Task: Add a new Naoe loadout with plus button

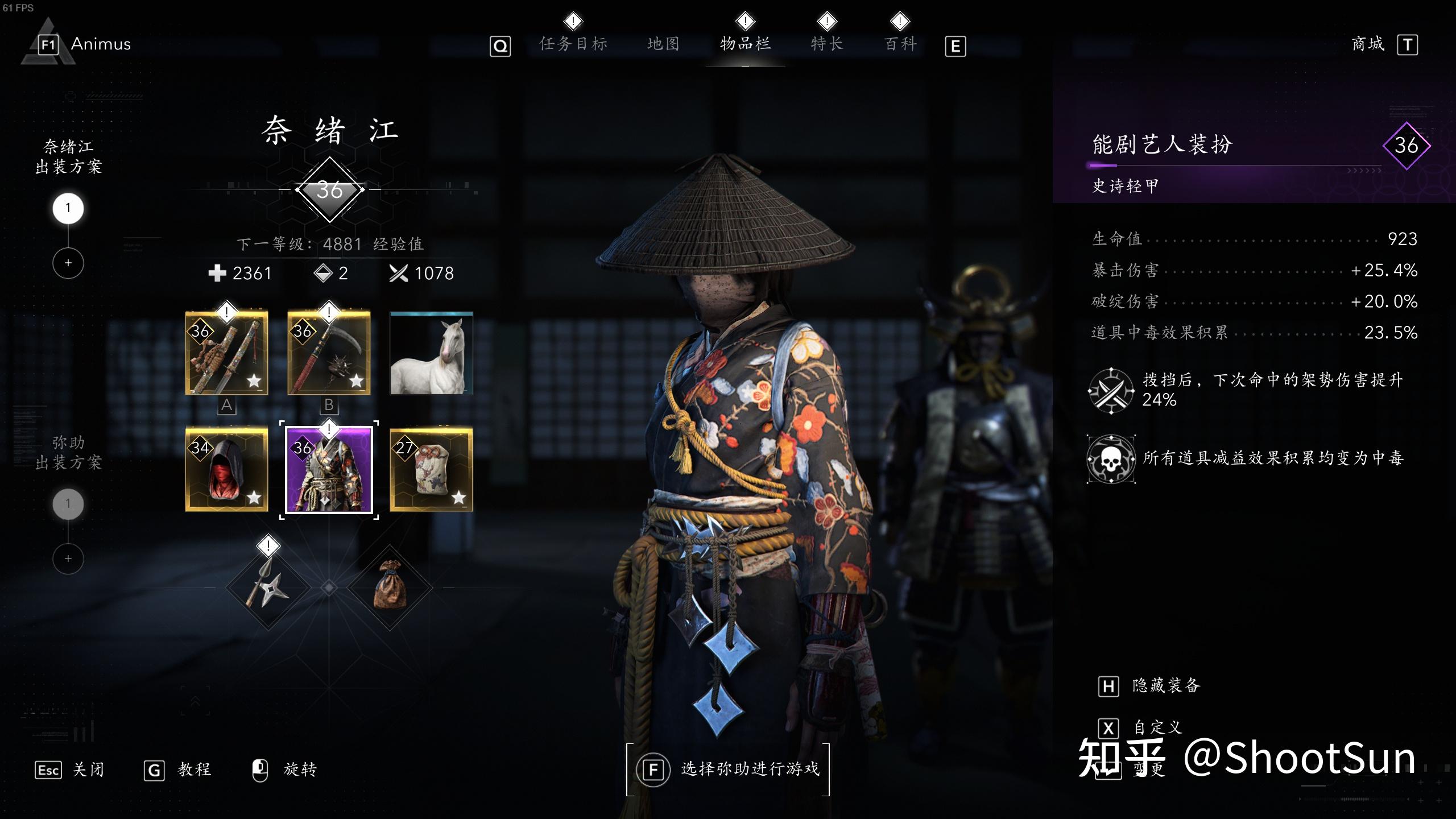Action: (x=68, y=263)
